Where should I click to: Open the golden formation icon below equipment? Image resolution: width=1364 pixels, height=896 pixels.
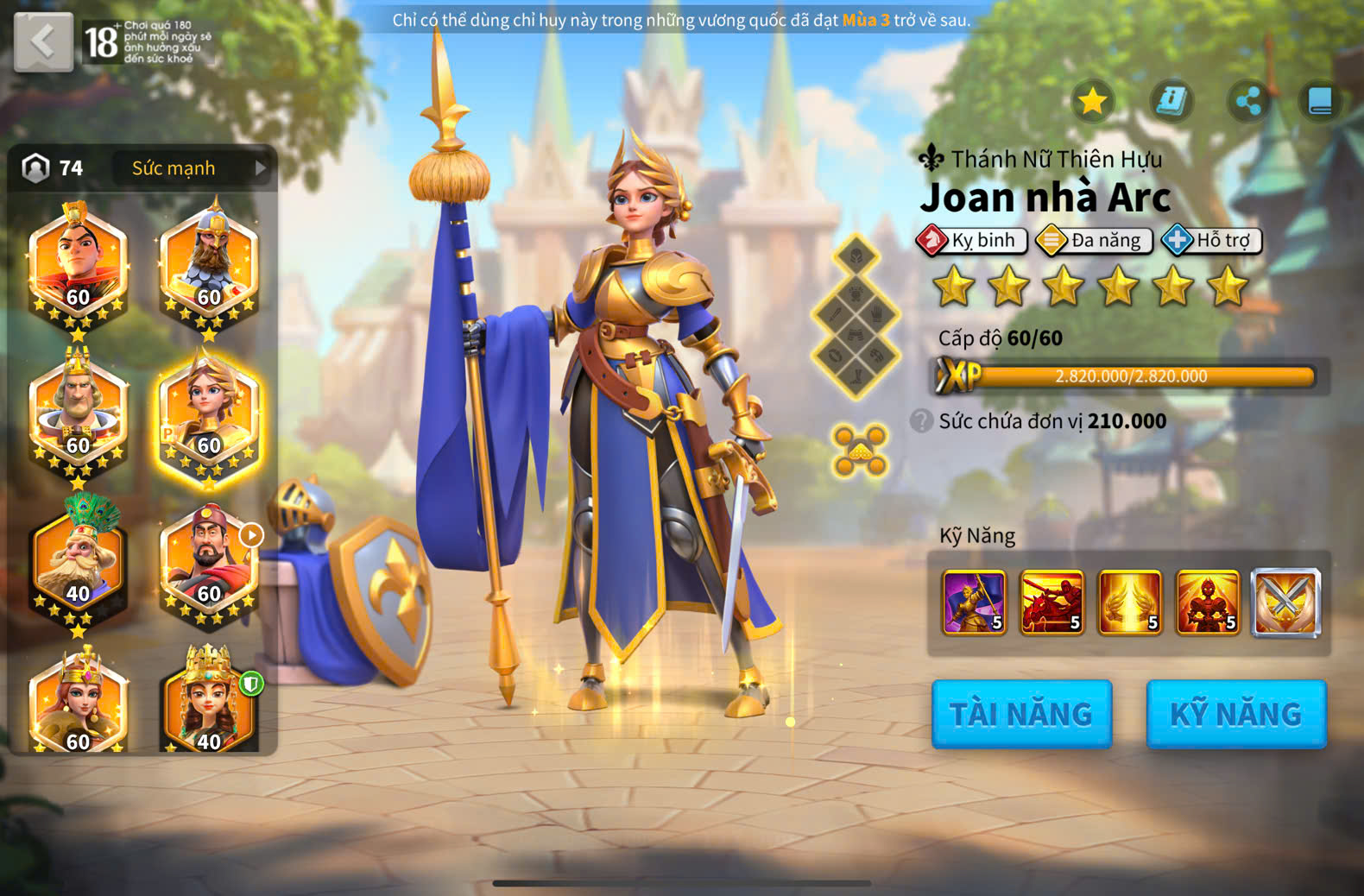tap(859, 450)
